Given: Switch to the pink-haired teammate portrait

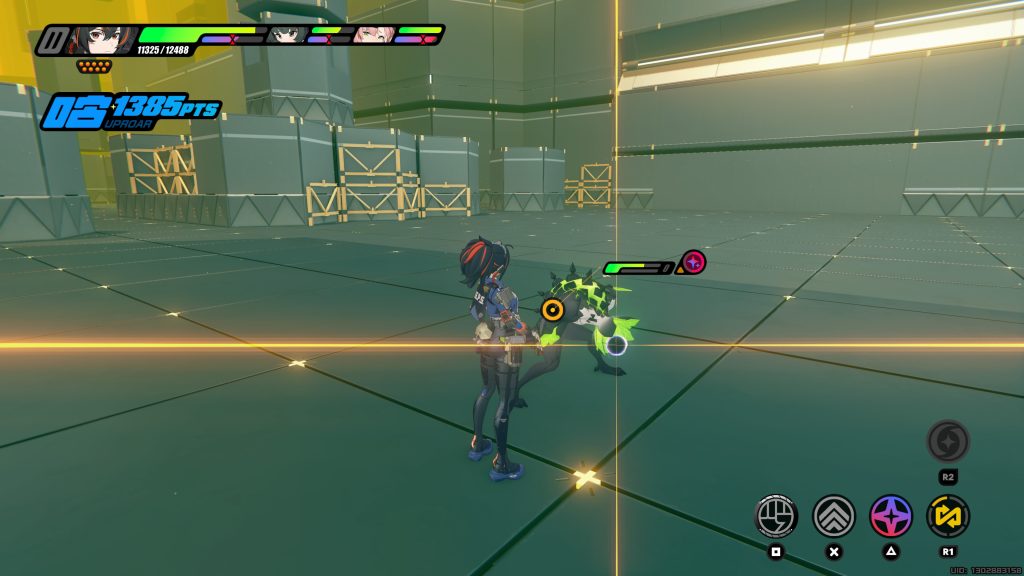Looking at the screenshot, I should 370,36.
